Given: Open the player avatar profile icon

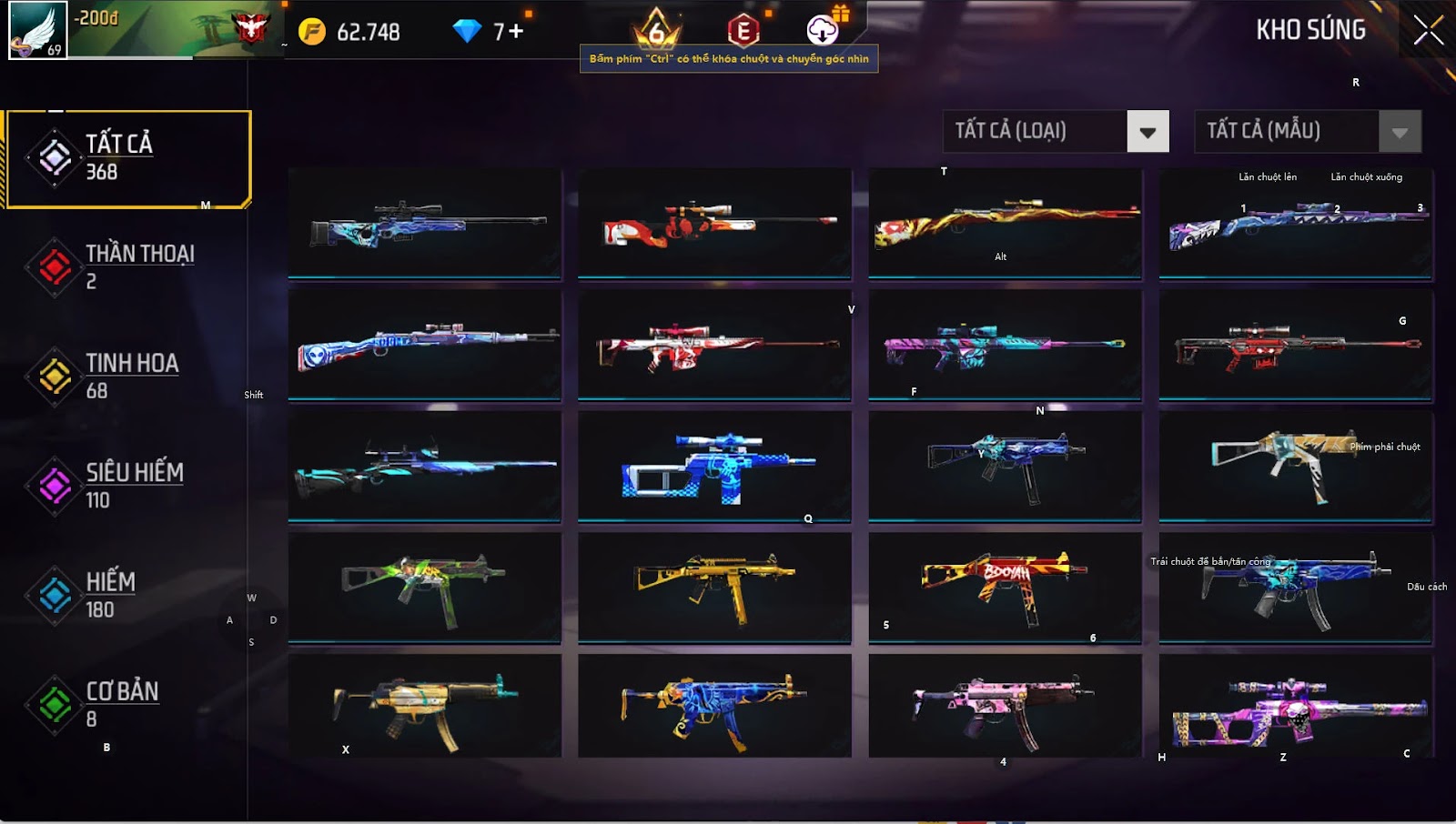Looking at the screenshot, I should tap(37, 31).
